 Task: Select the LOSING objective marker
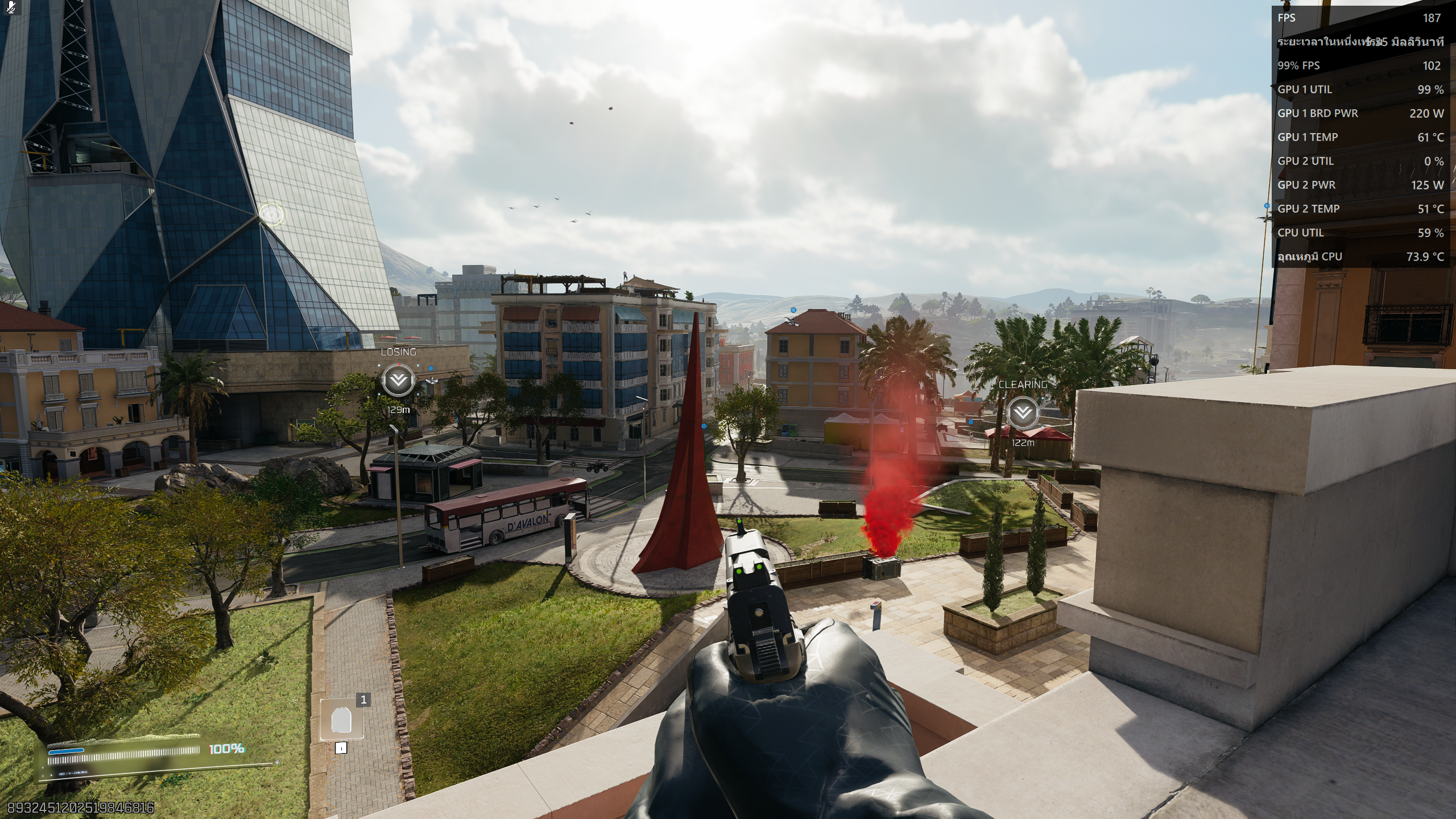(x=398, y=380)
